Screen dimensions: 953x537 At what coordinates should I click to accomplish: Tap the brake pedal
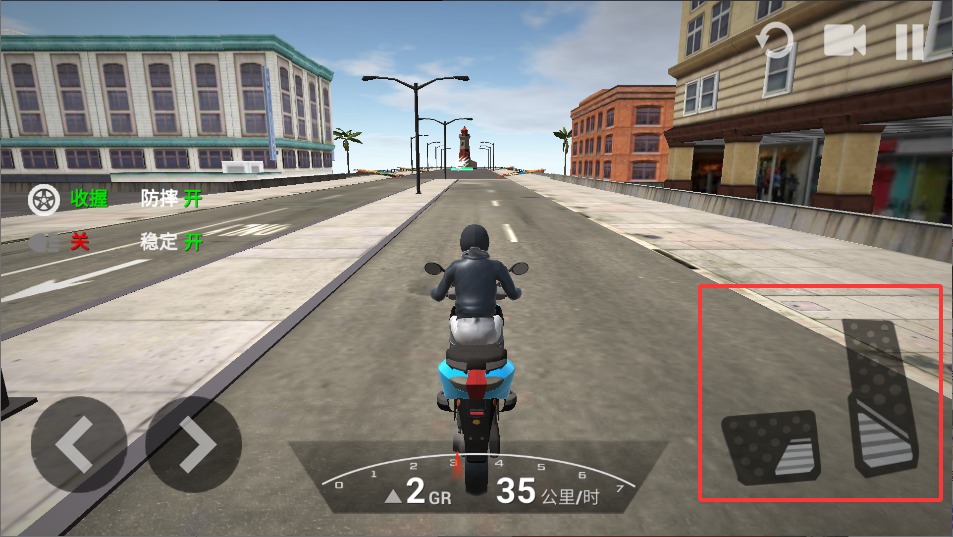[771, 446]
